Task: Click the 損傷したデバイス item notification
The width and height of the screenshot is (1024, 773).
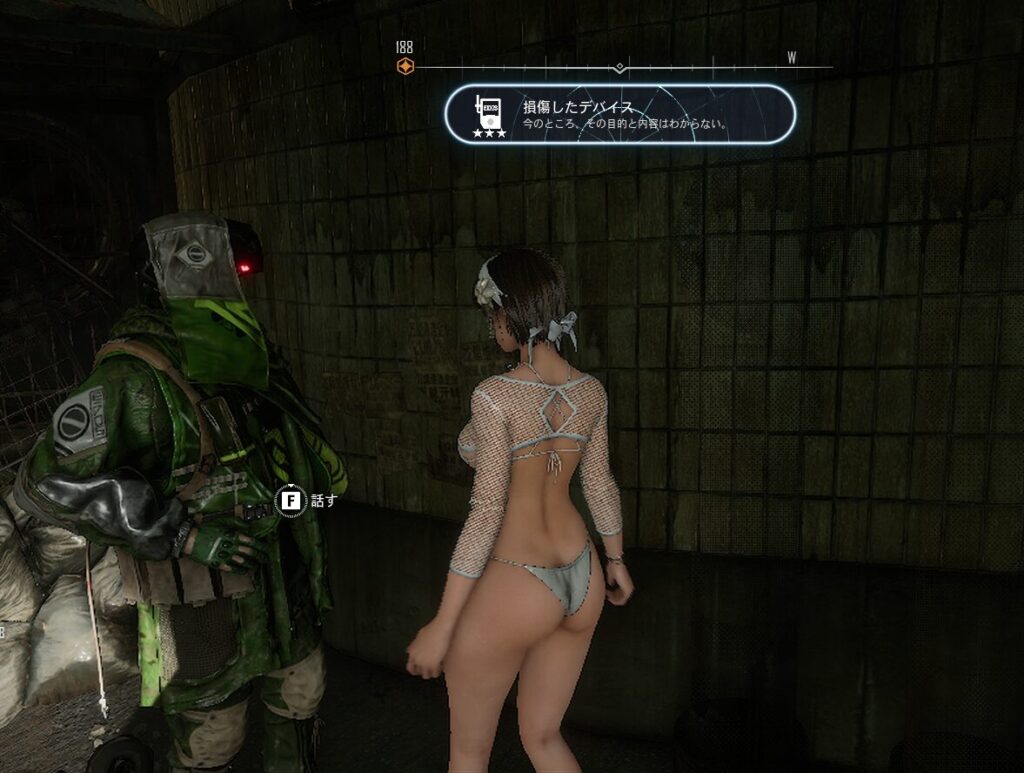Action: [619, 114]
